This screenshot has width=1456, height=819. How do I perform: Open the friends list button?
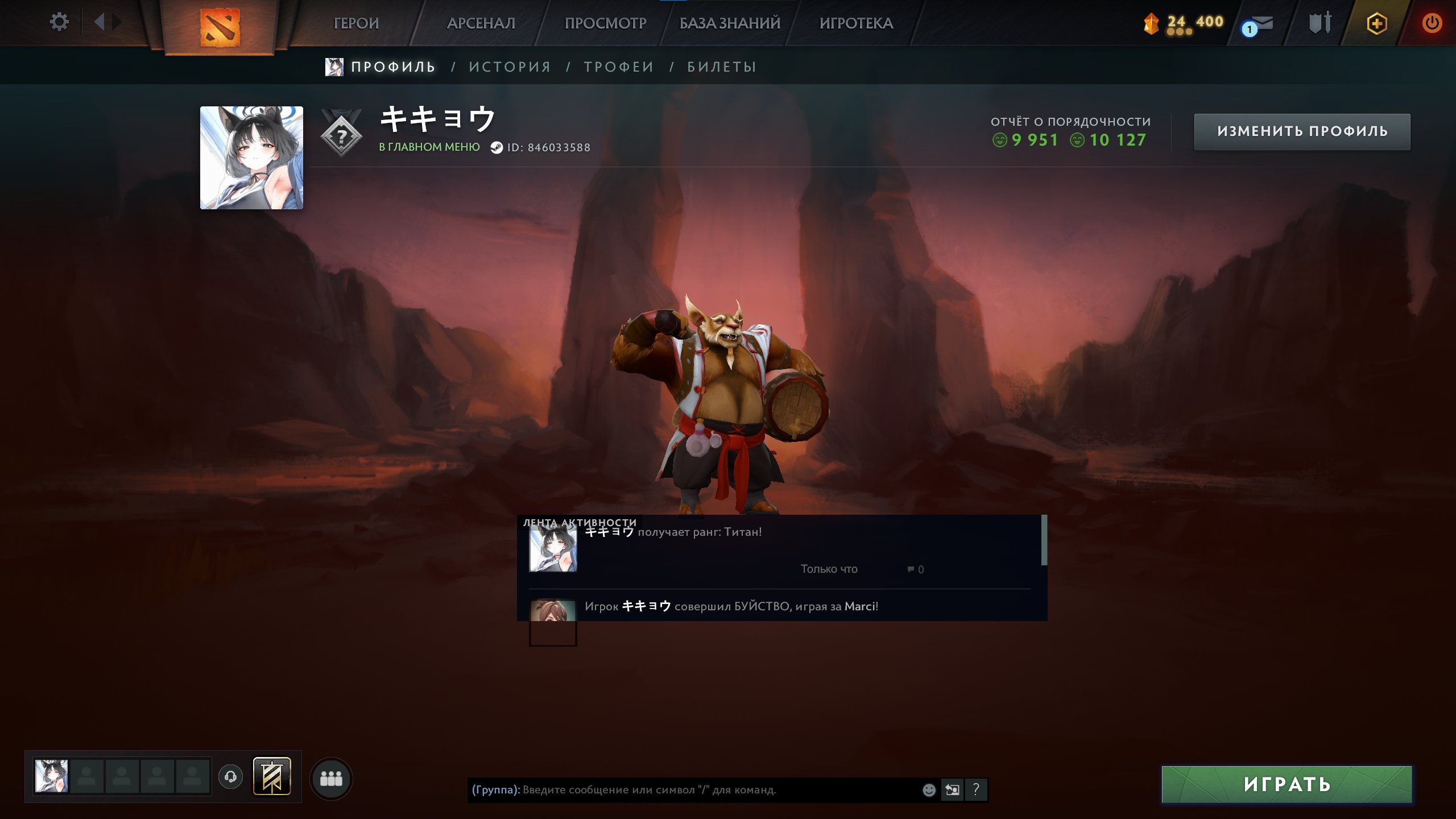pos(331,778)
